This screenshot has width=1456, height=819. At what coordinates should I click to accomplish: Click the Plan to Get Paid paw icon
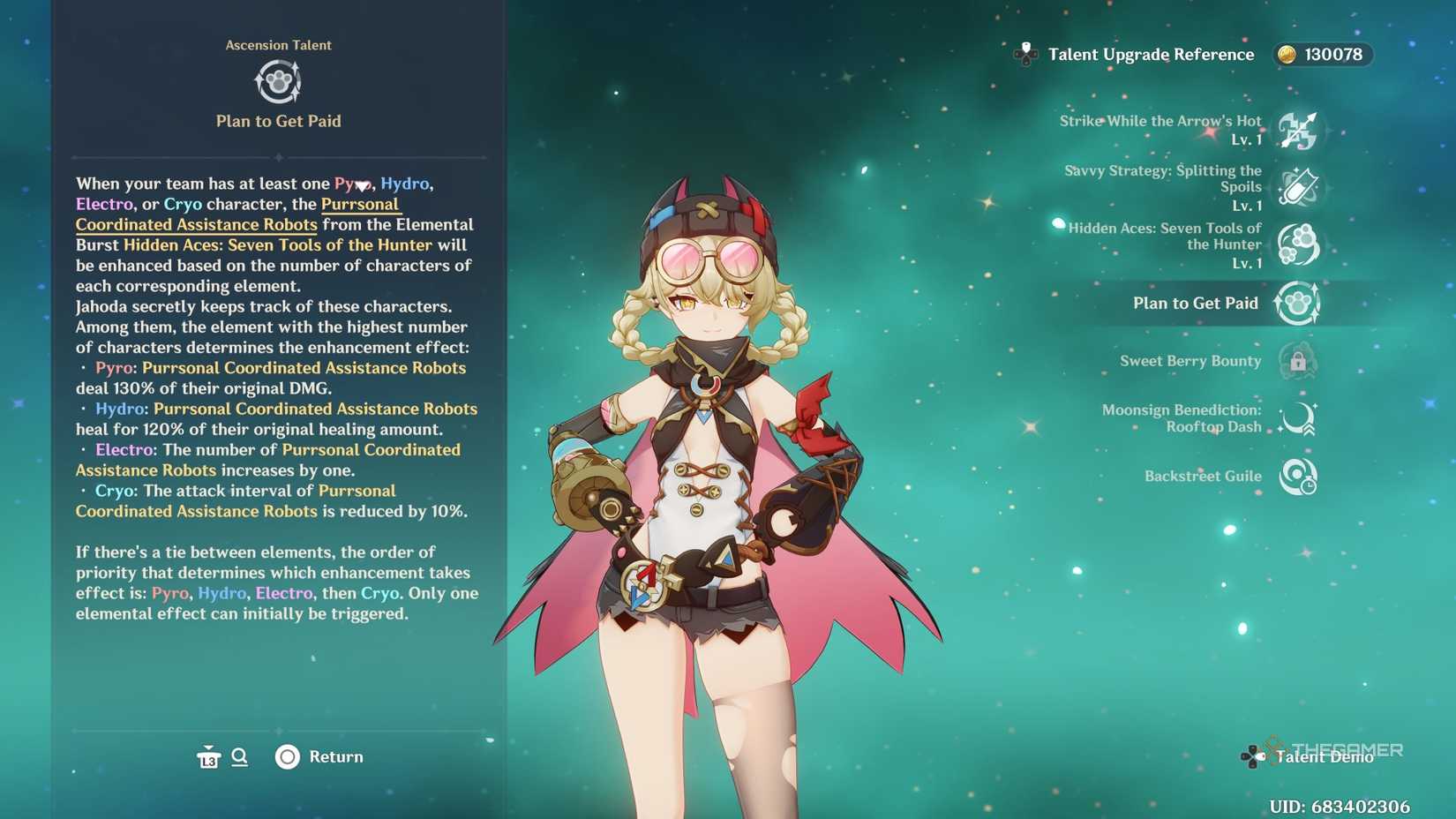[x=1297, y=303]
